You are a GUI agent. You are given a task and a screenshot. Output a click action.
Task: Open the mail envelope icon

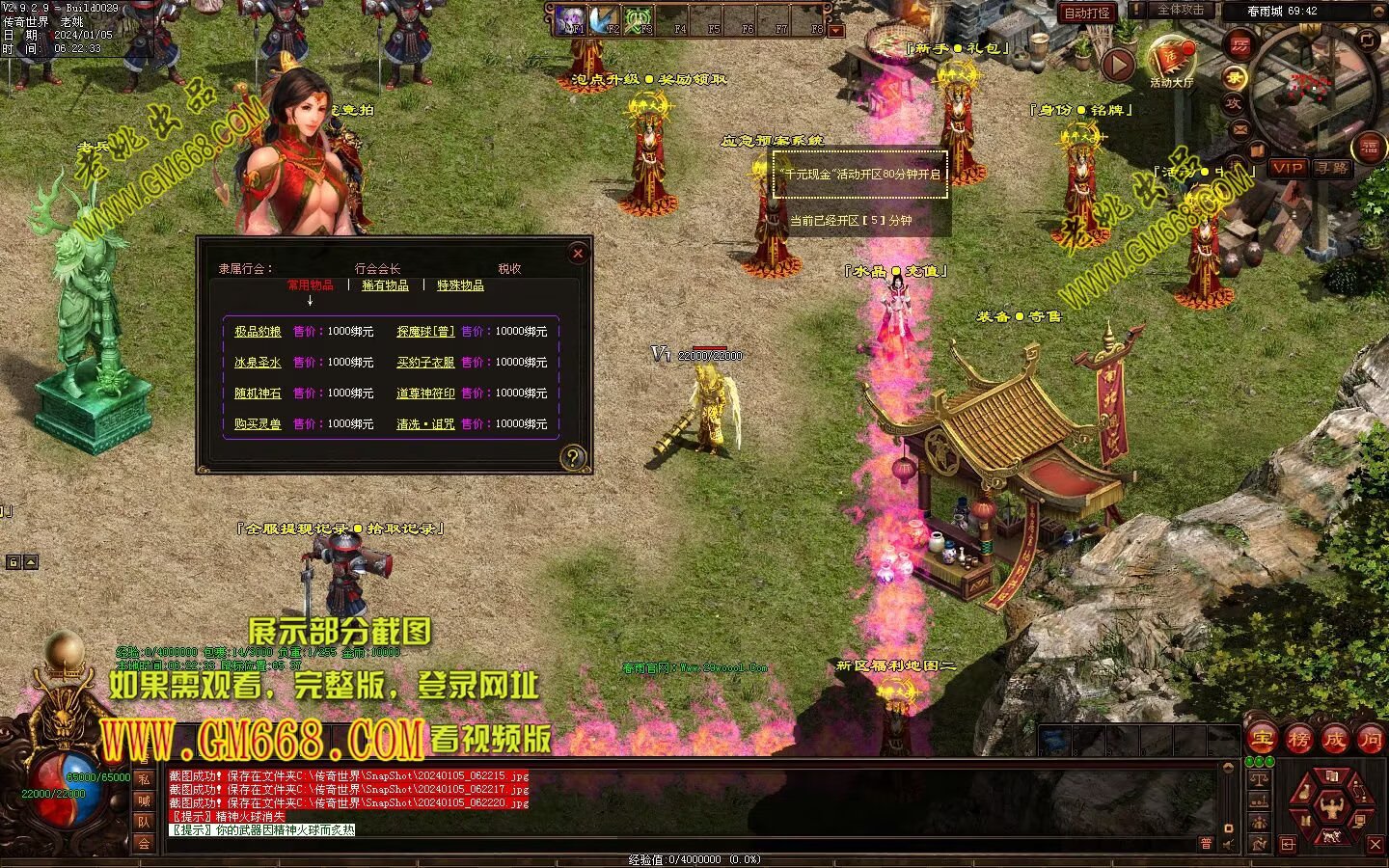1240,128
